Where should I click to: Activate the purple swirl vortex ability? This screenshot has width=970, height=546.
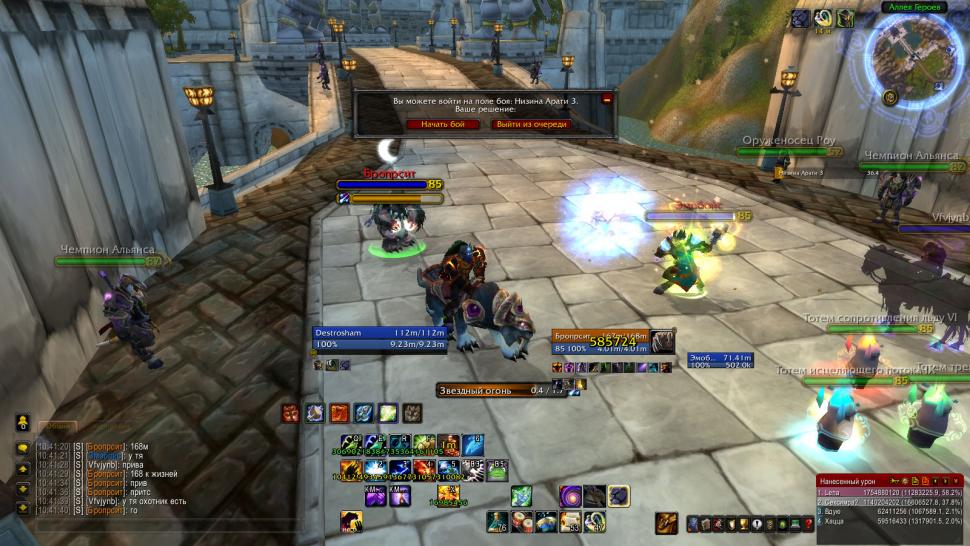pyautogui.click(x=571, y=495)
